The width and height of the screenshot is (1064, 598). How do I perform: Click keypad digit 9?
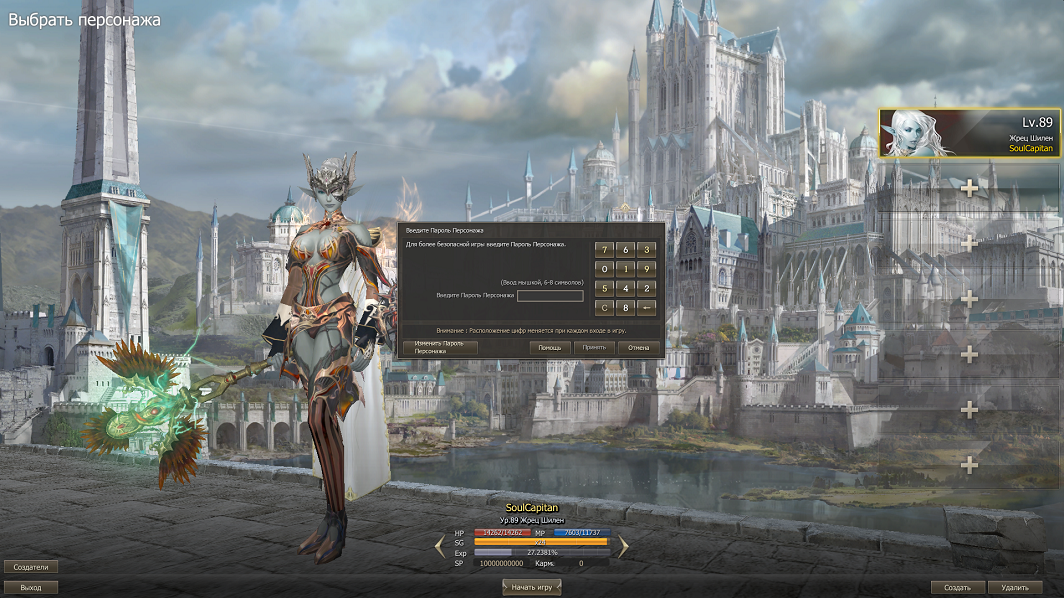coord(647,269)
